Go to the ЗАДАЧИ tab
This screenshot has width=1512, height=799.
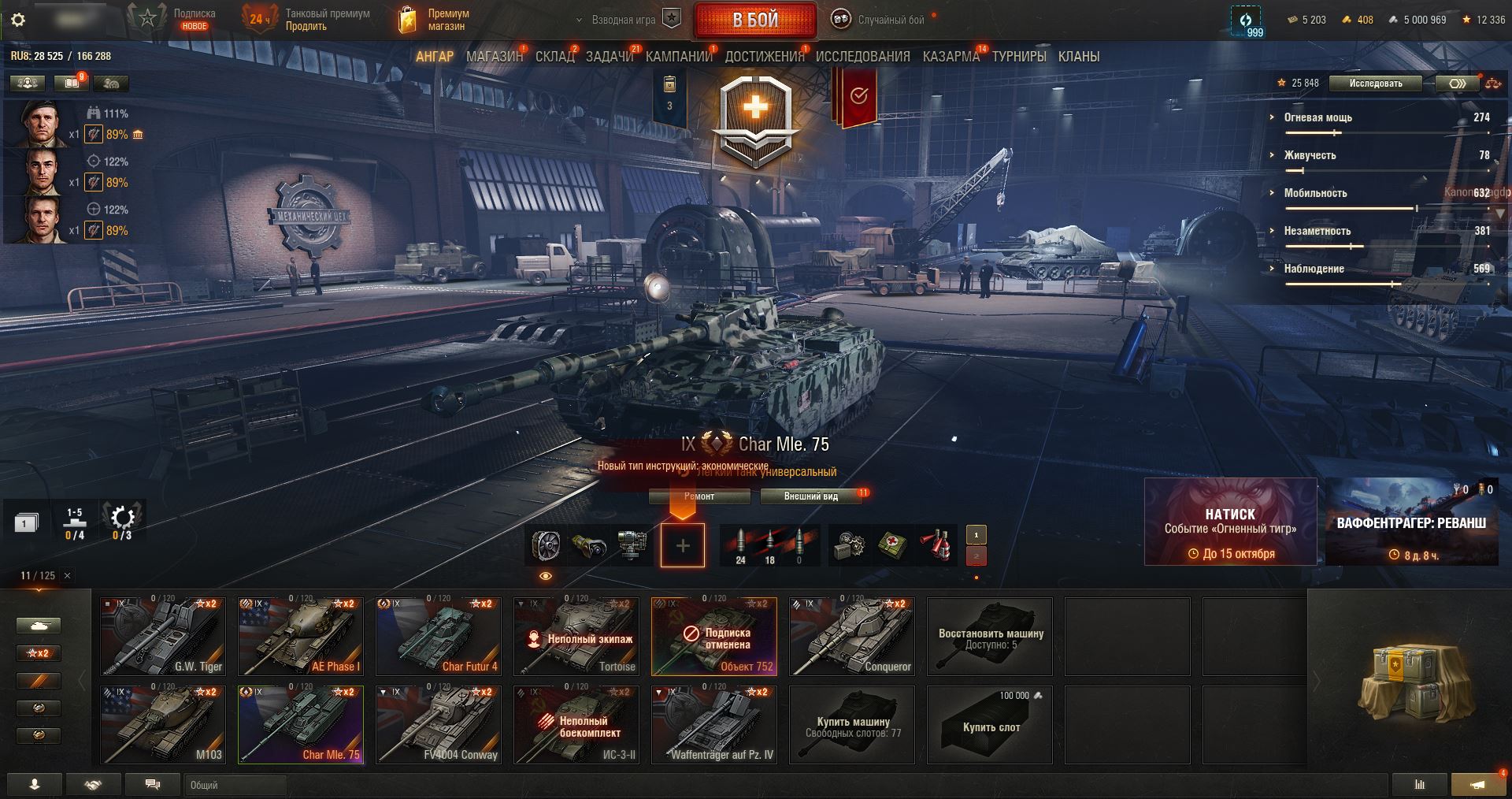[x=609, y=57]
